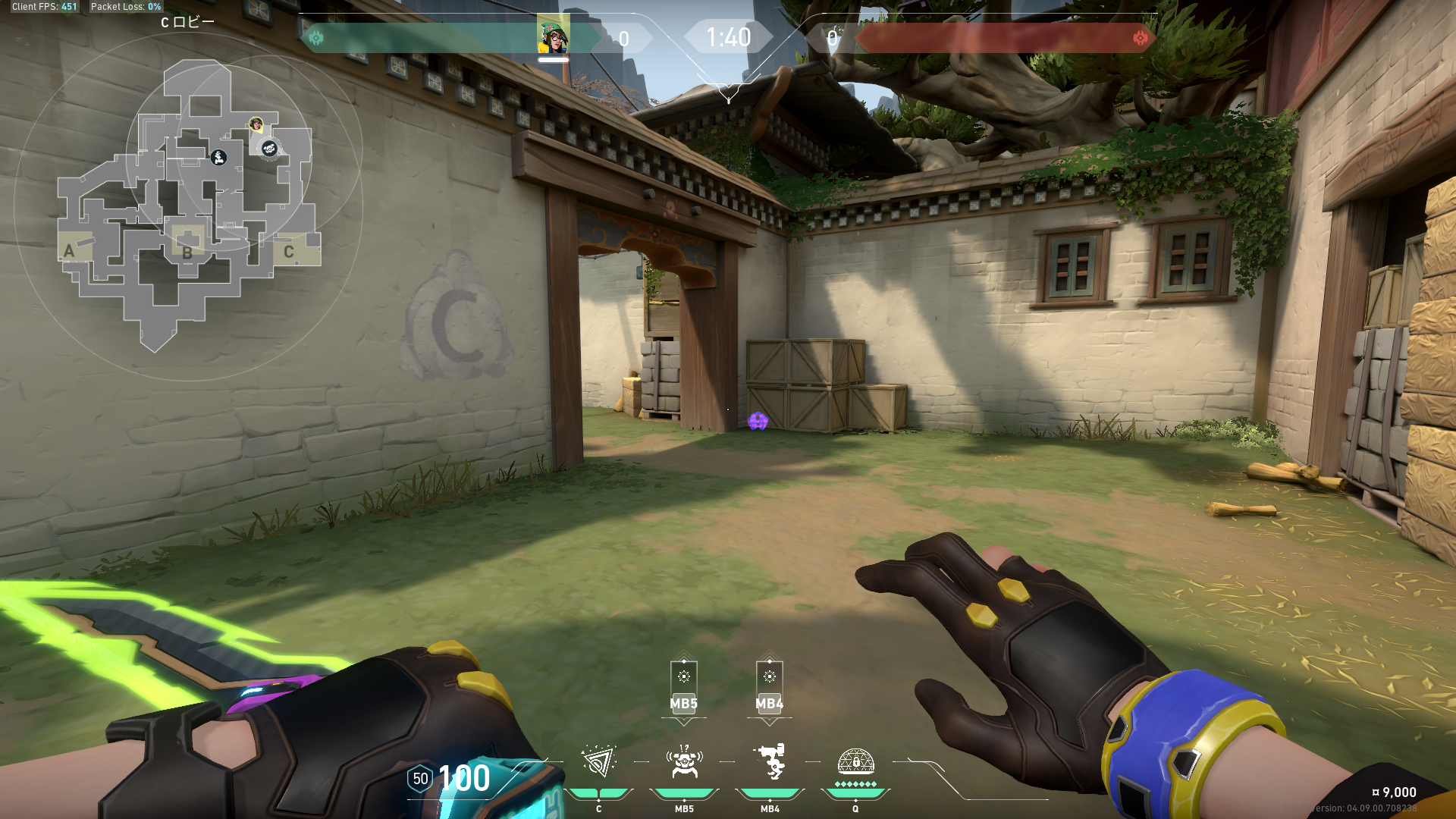The width and height of the screenshot is (1456, 819).
Task: Click the teal attacker team emblem
Action: [316, 38]
